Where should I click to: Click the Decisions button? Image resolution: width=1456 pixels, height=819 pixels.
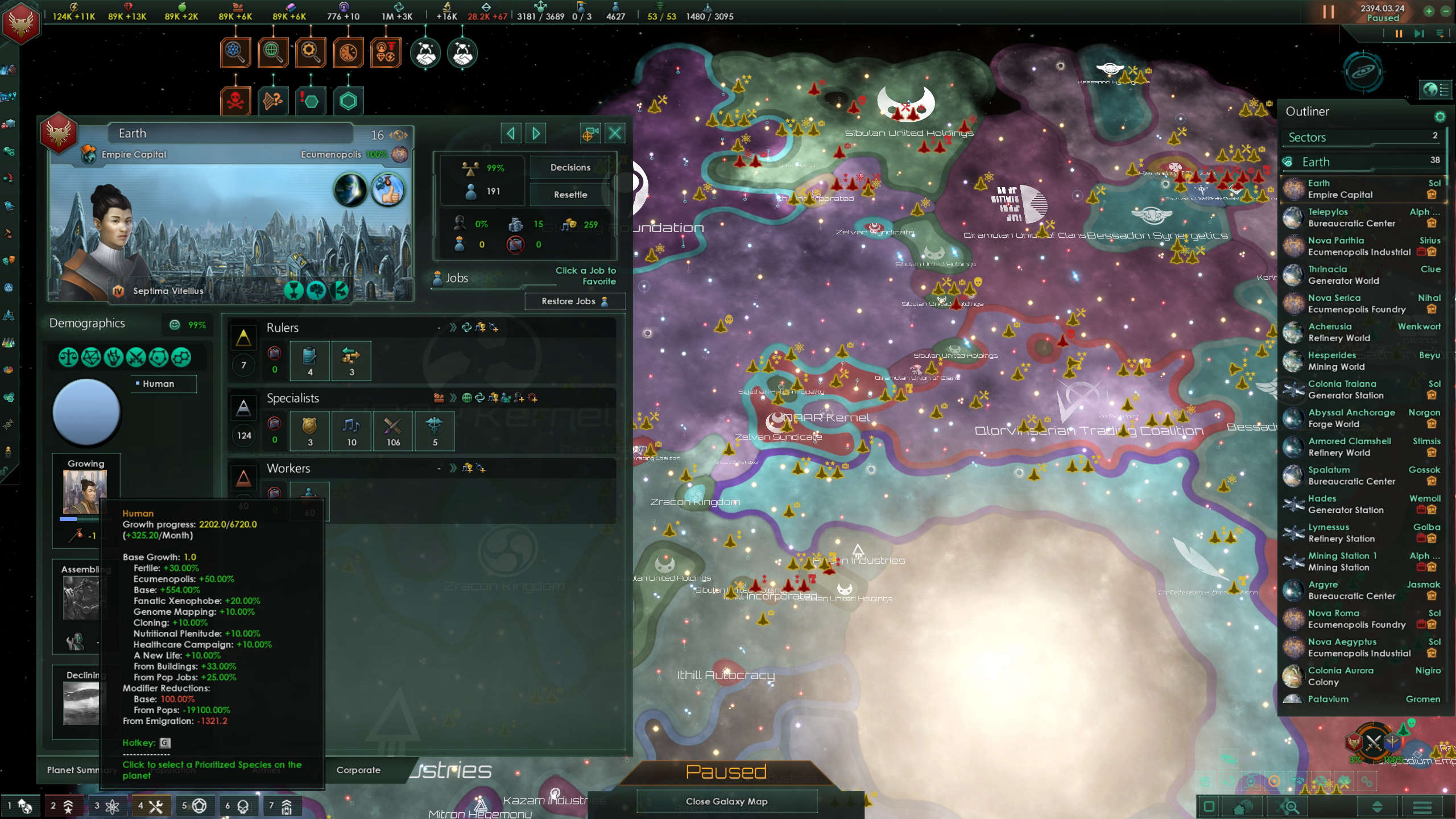pos(569,167)
